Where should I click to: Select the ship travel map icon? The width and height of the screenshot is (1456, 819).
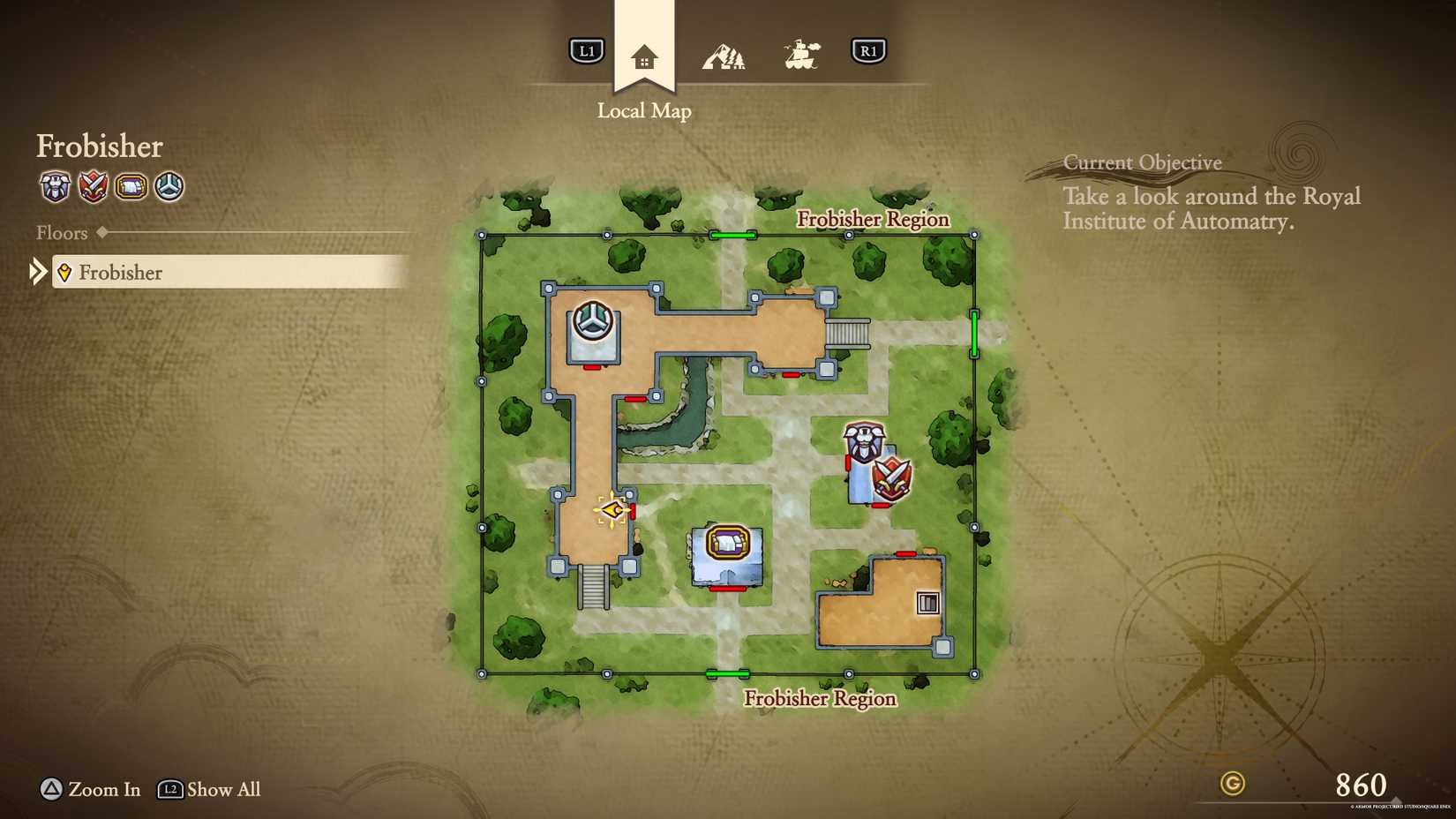[x=803, y=53]
